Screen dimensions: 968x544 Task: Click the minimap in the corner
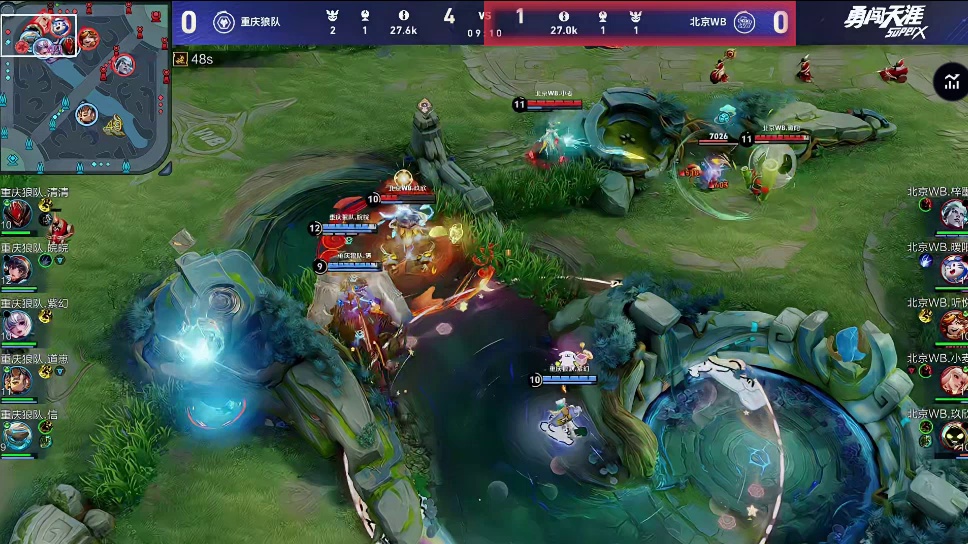pos(85,87)
